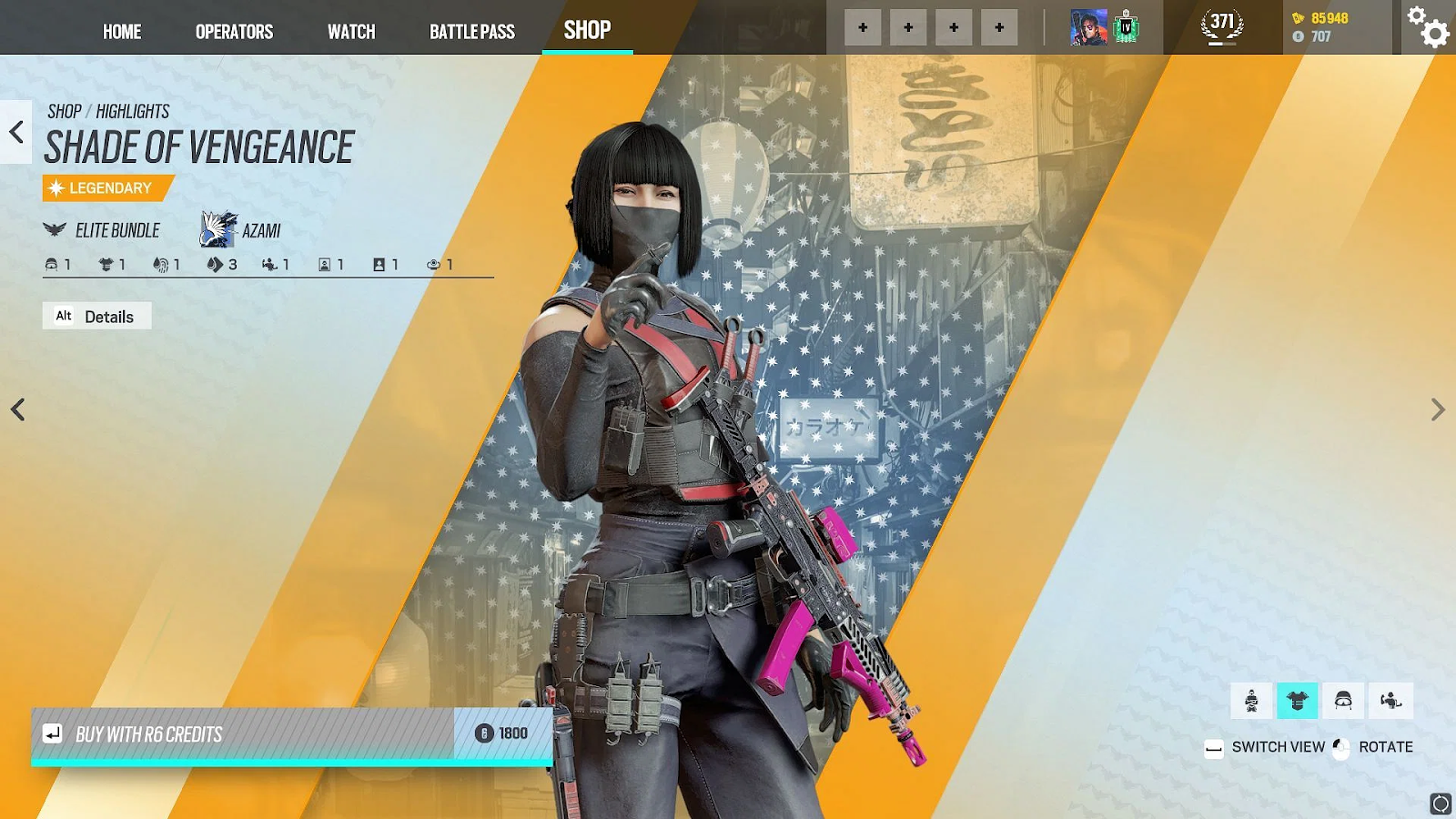The image size is (1456, 819).
Task: Switch to the Watch tab
Action: pyautogui.click(x=351, y=32)
